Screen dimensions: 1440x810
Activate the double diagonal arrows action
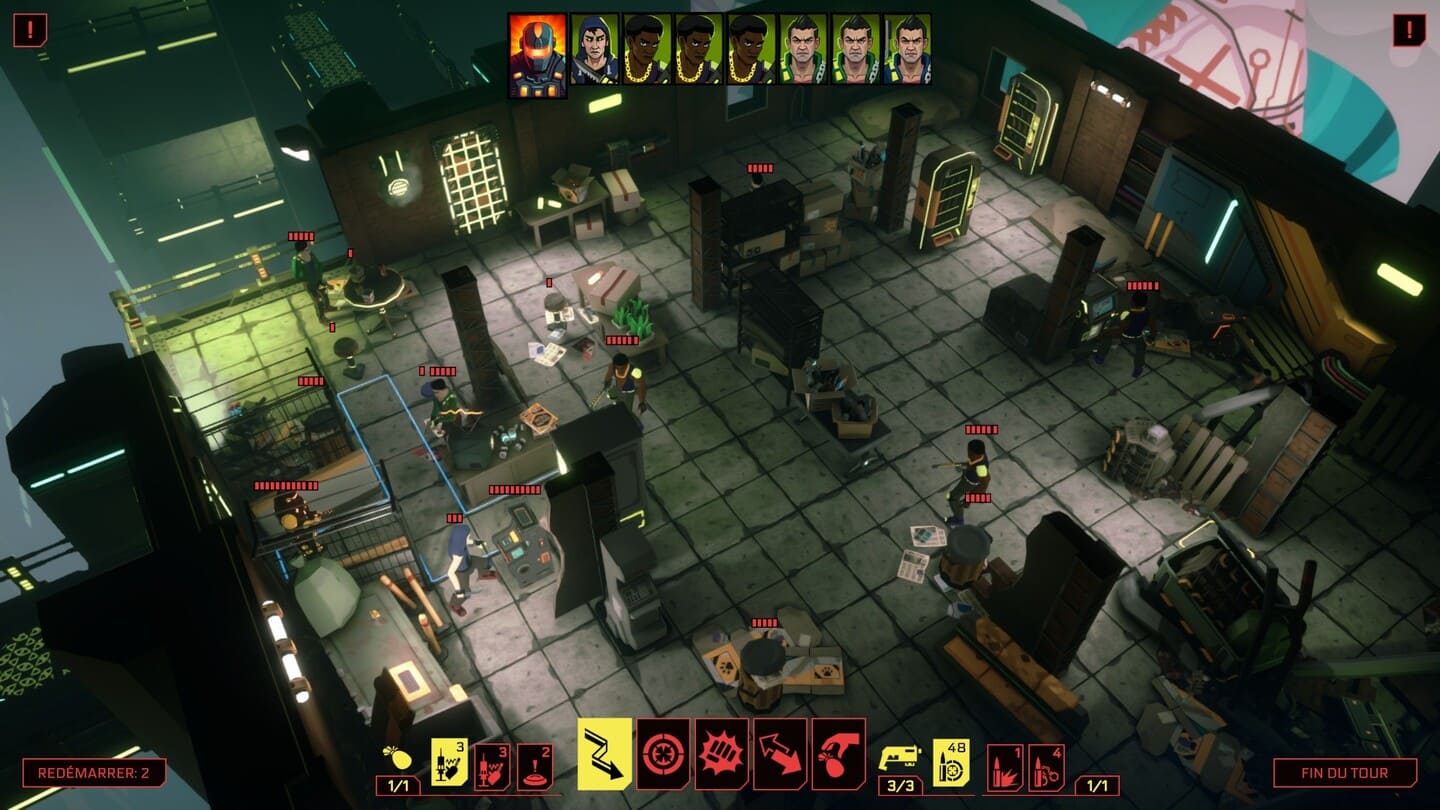point(780,754)
